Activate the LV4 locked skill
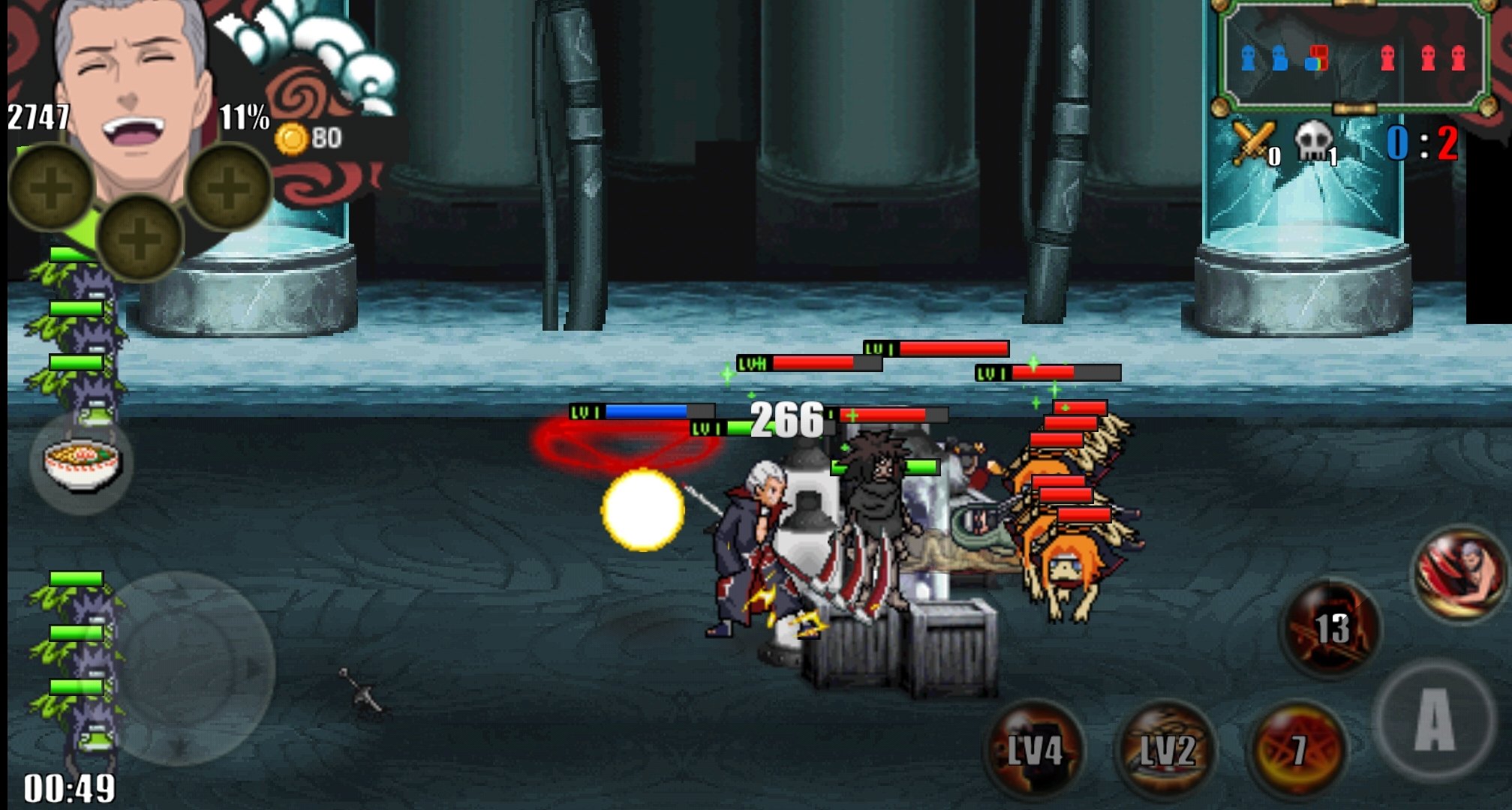The image size is (1512, 810). (x=1035, y=750)
